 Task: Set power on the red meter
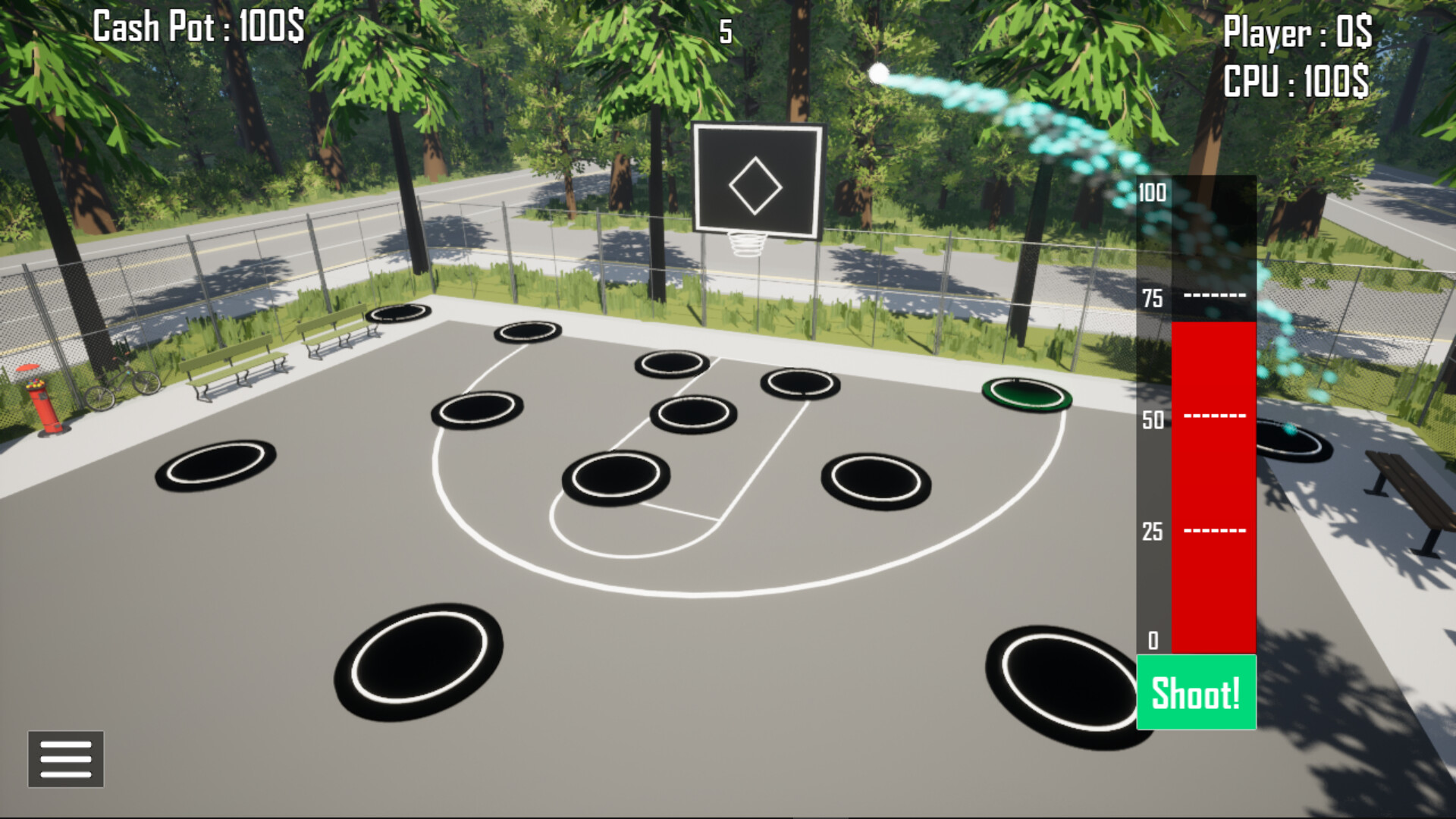[1212, 485]
